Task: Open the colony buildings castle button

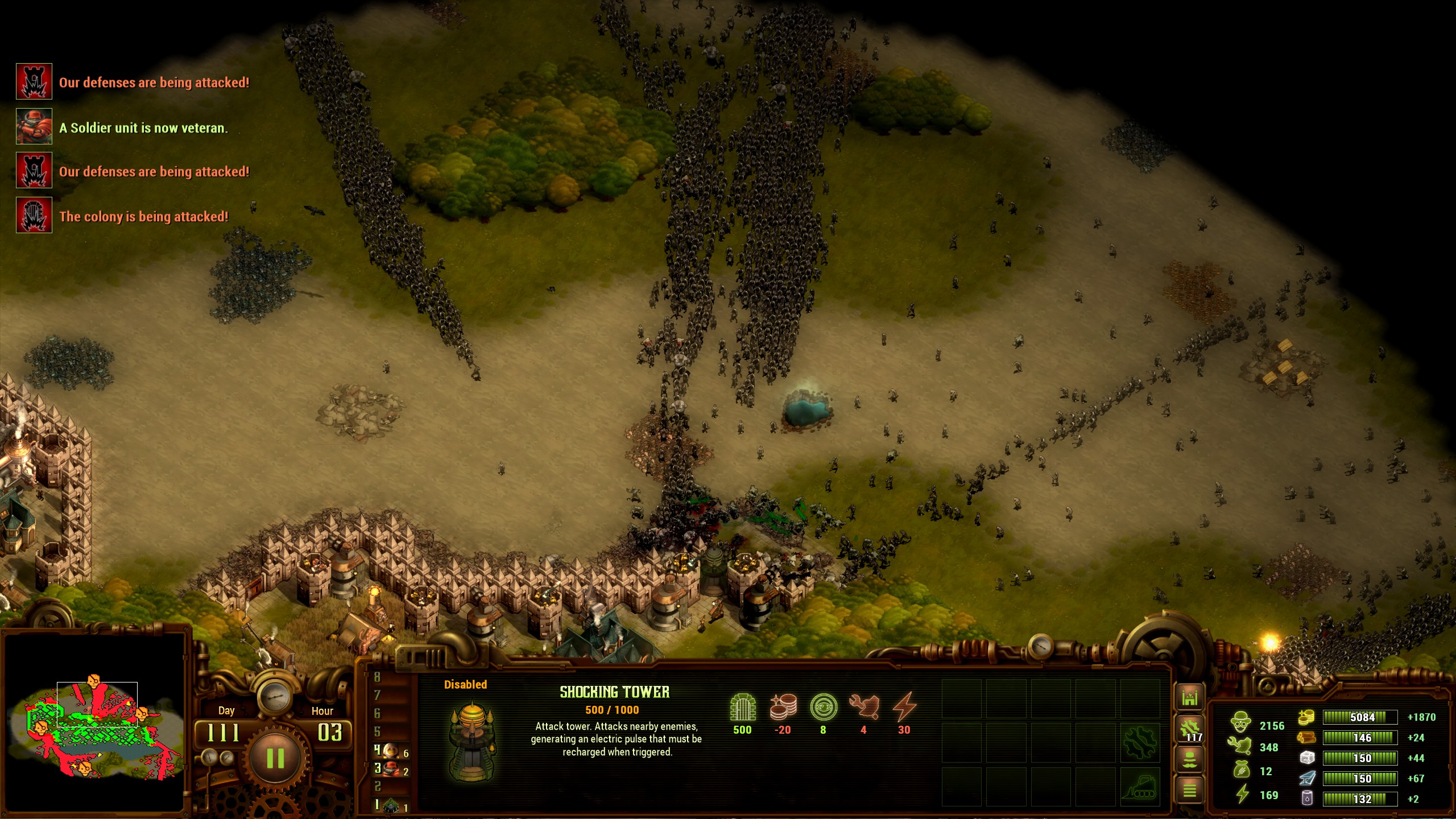Action: pos(1190,698)
